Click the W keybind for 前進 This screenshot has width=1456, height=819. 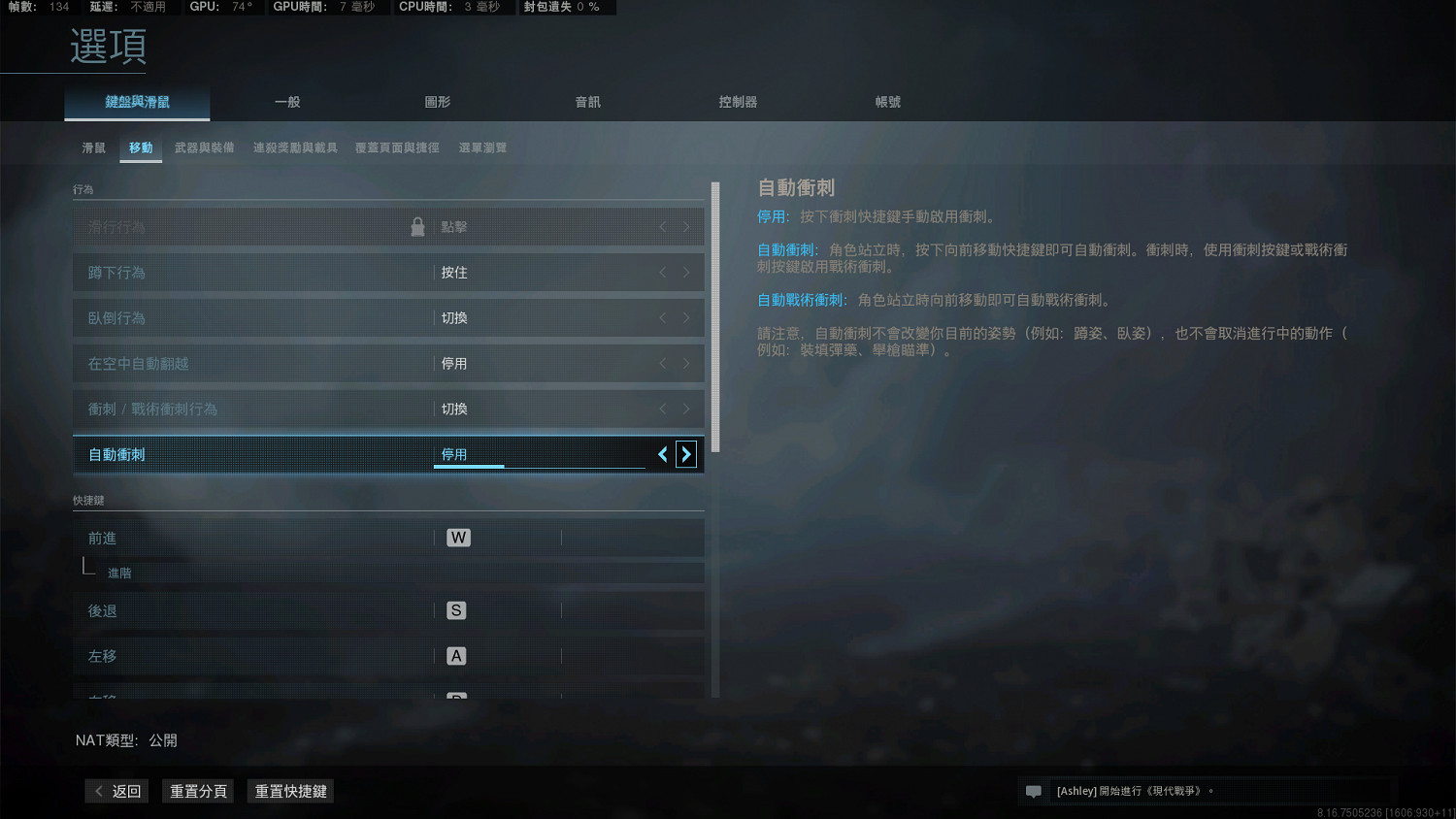pos(457,538)
